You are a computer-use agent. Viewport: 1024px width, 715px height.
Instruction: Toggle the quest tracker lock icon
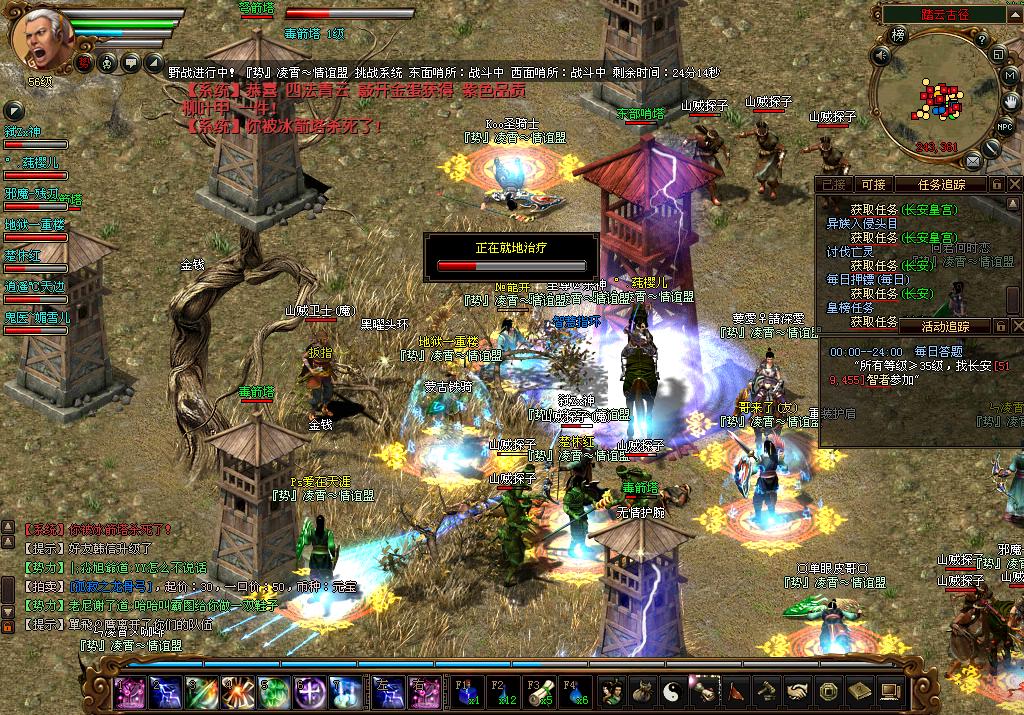tap(997, 184)
